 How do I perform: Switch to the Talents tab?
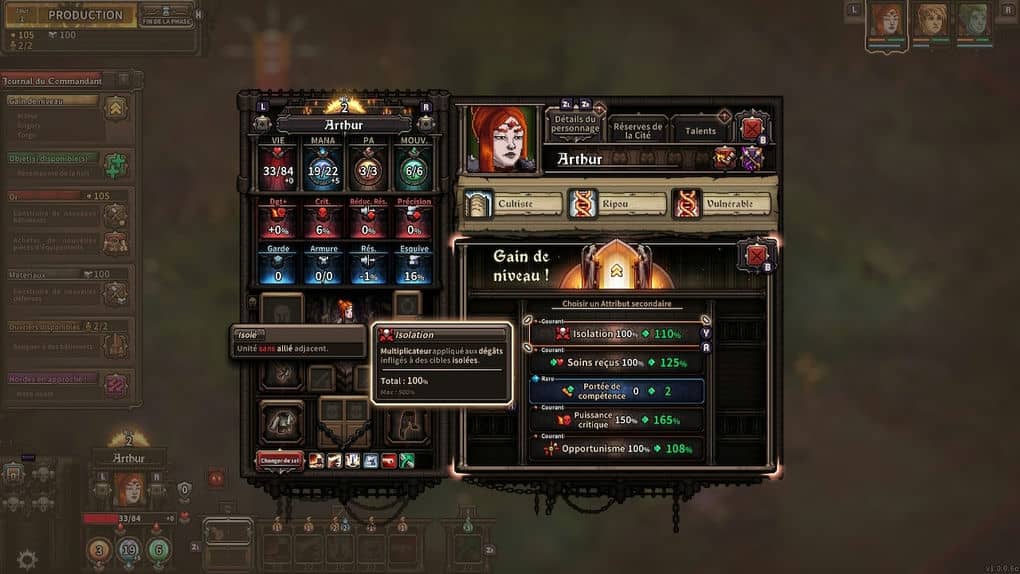tap(700, 131)
